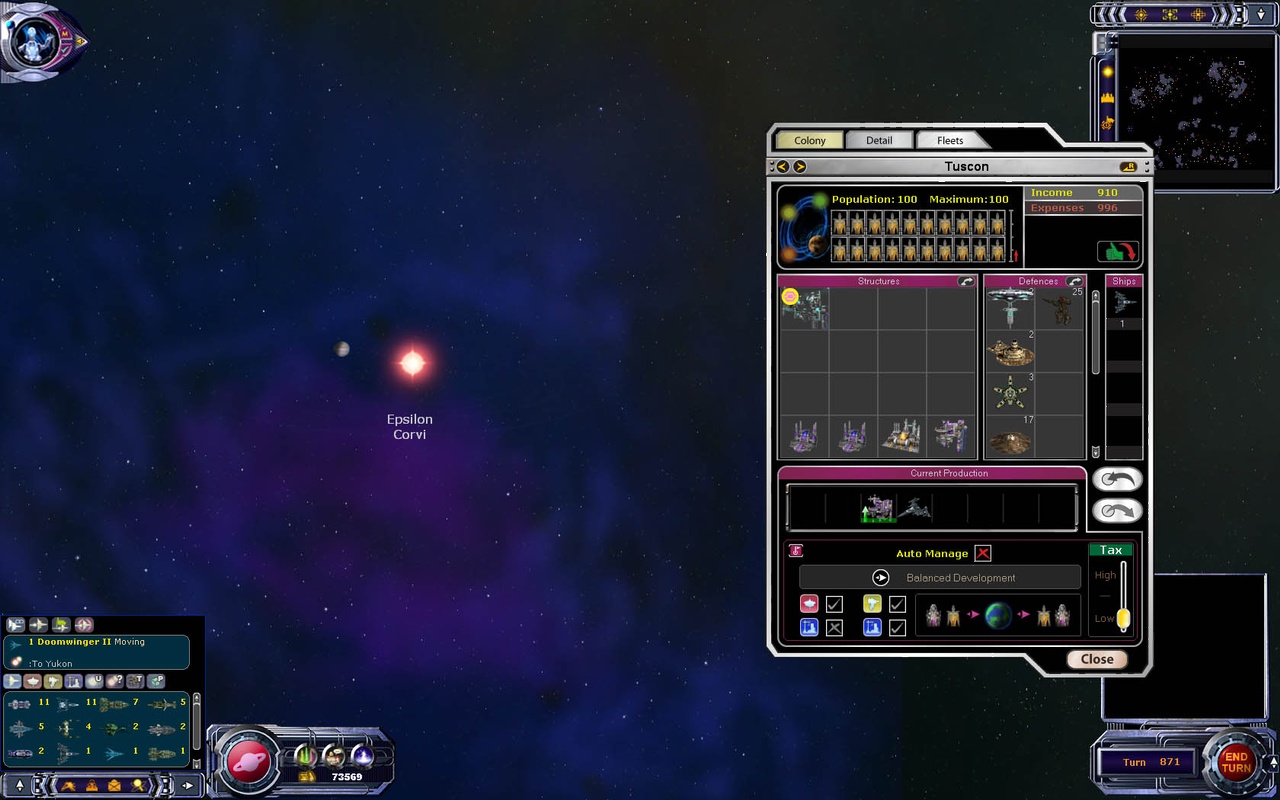Select the Colony tab

tap(809, 140)
